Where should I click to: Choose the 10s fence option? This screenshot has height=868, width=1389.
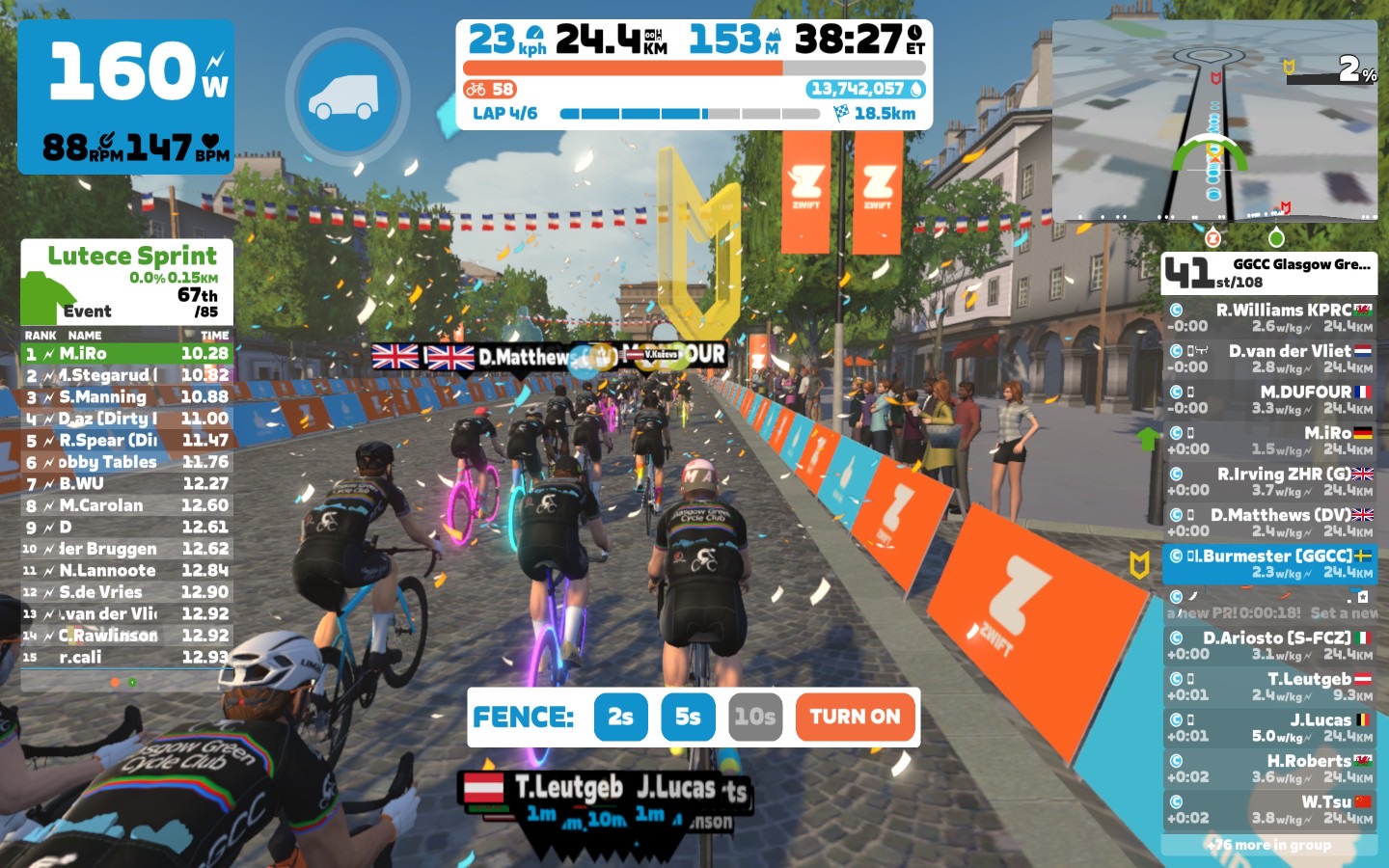pos(754,717)
